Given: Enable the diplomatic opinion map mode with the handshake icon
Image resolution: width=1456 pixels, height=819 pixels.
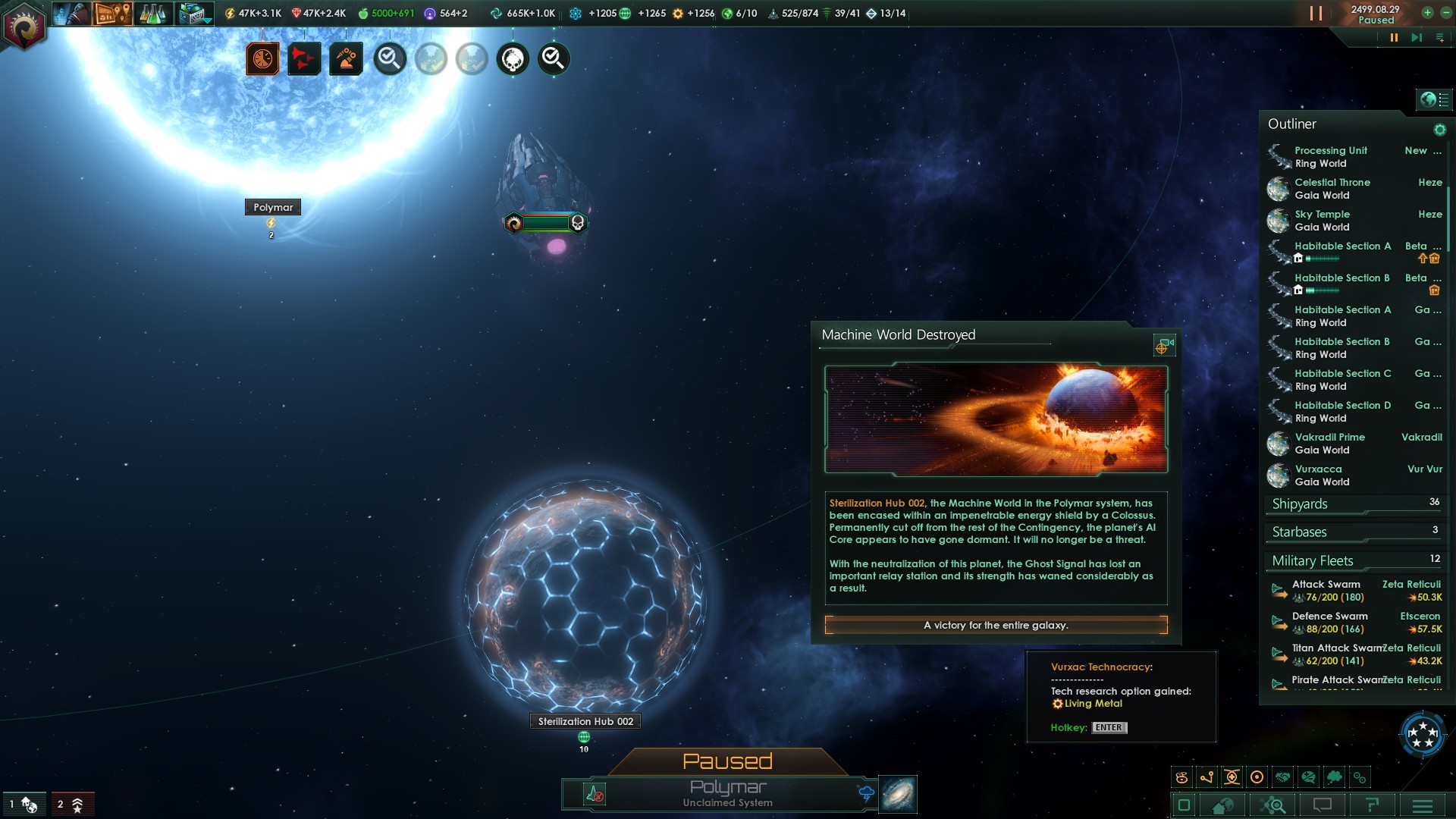Looking at the screenshot, I should click(x=1282, y=776).
